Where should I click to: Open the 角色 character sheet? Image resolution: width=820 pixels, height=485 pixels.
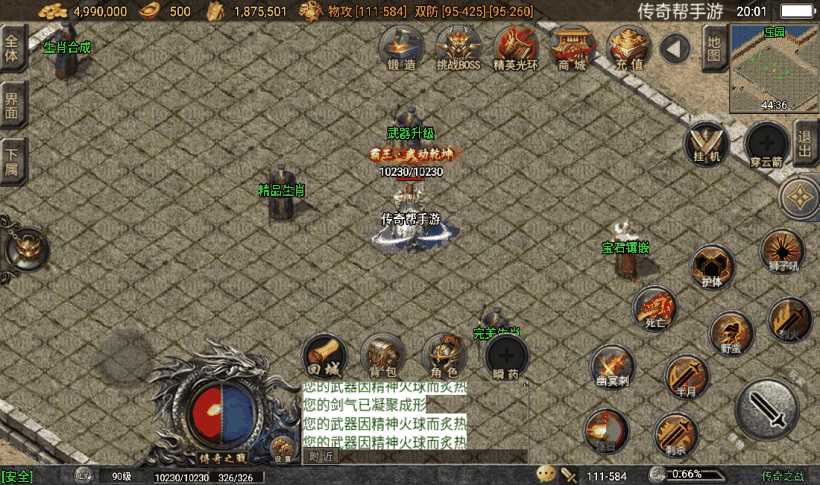(x=444, y=356)
